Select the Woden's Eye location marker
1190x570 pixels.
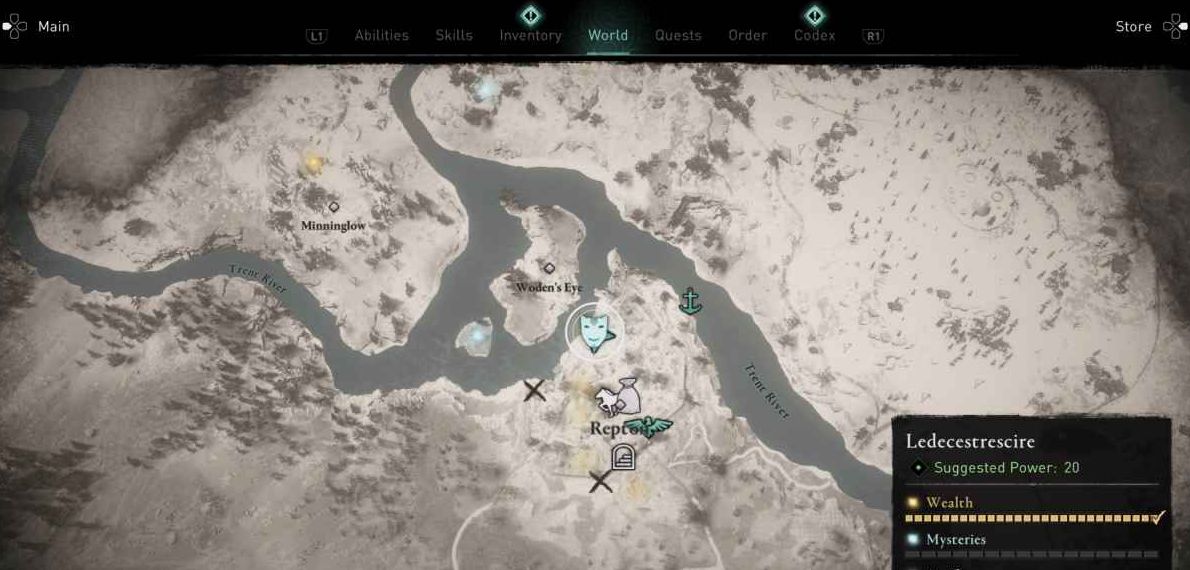[x=548, y=268]
